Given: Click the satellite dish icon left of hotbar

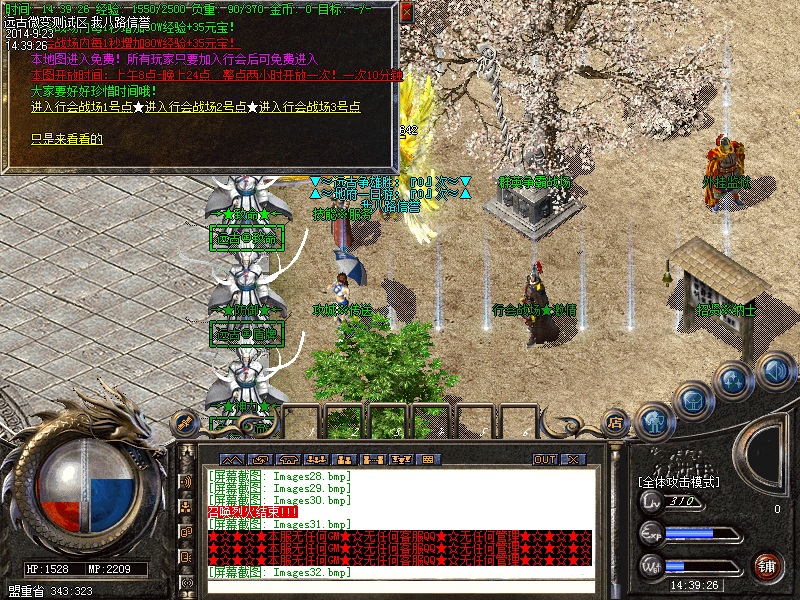Looking at the screenshot, I should coord(184,420).
